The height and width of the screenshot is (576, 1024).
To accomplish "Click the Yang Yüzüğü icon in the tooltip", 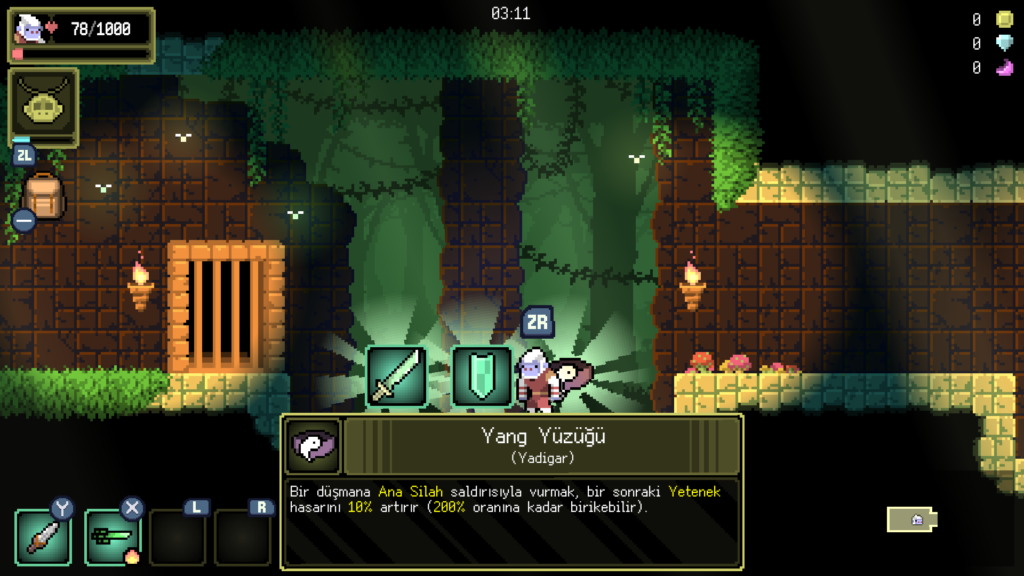I will tap(313, 445).
